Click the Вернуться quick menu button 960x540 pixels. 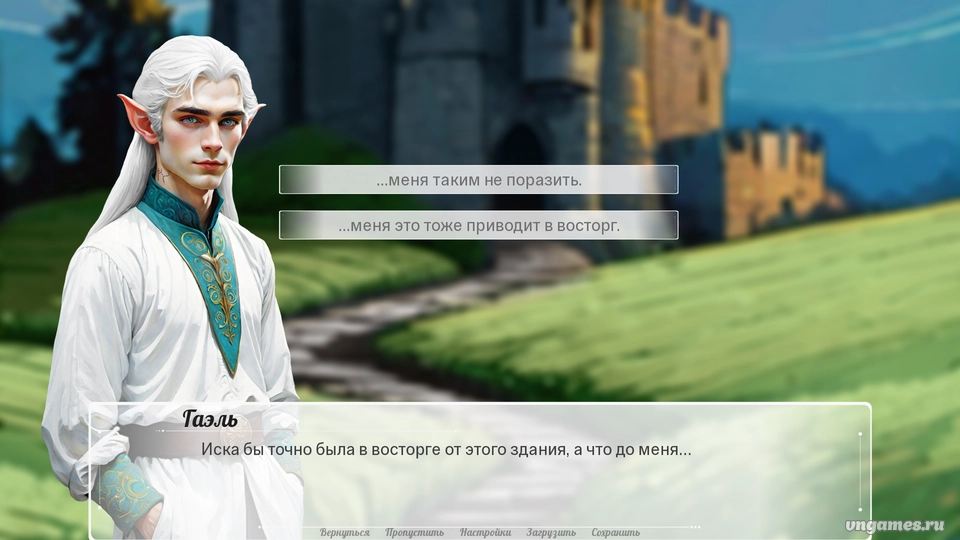(x=345, y=532)
